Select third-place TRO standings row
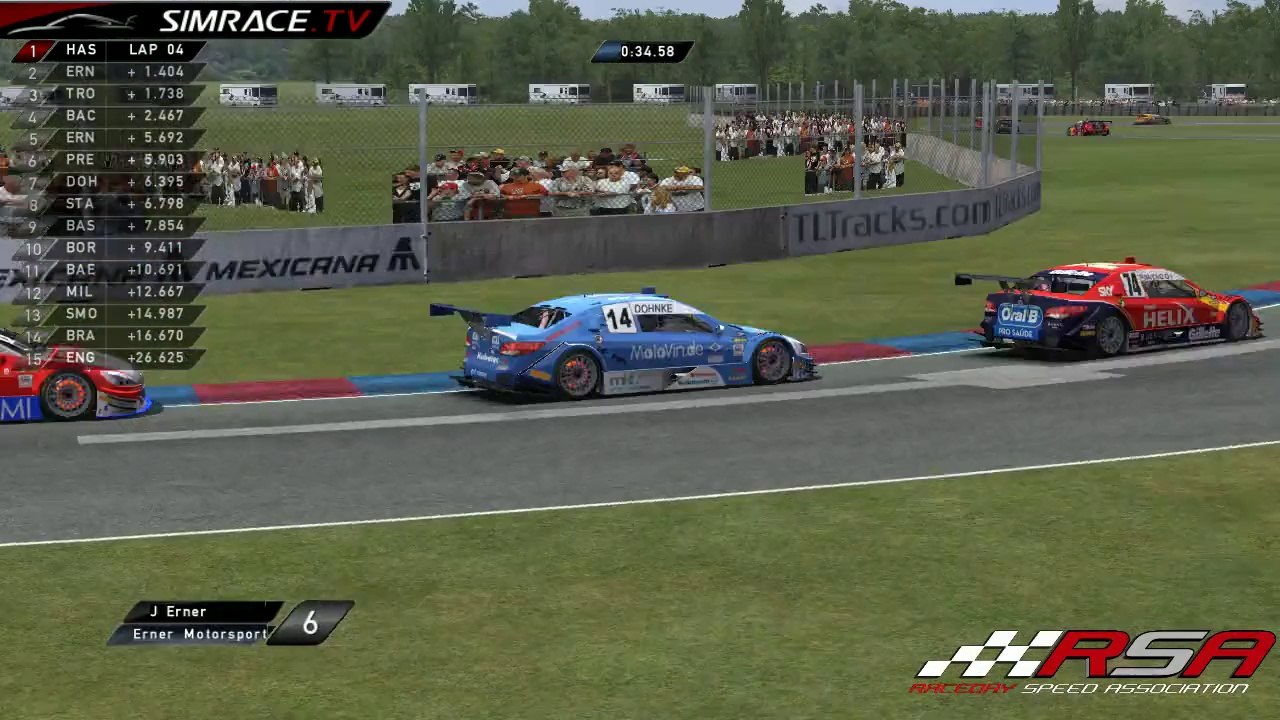1280x720 pixels. pyautogui.click(x=108, y=94)
